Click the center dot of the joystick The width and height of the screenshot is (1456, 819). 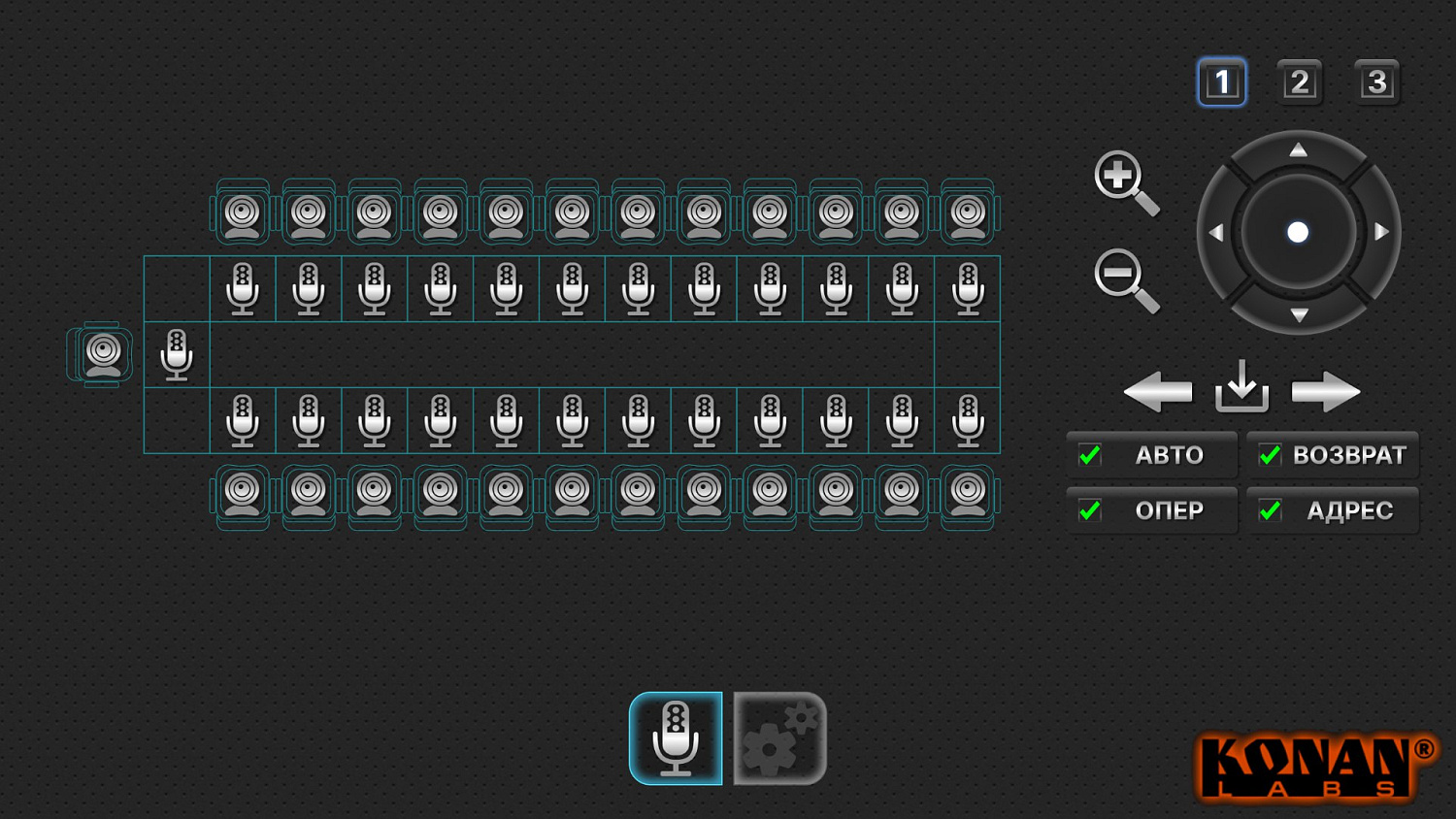(1298, 233)
